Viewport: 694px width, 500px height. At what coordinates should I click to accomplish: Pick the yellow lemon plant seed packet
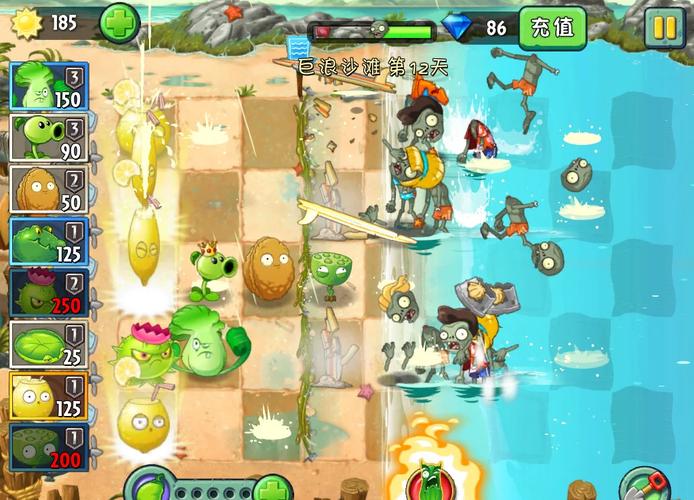coord(50,396)
